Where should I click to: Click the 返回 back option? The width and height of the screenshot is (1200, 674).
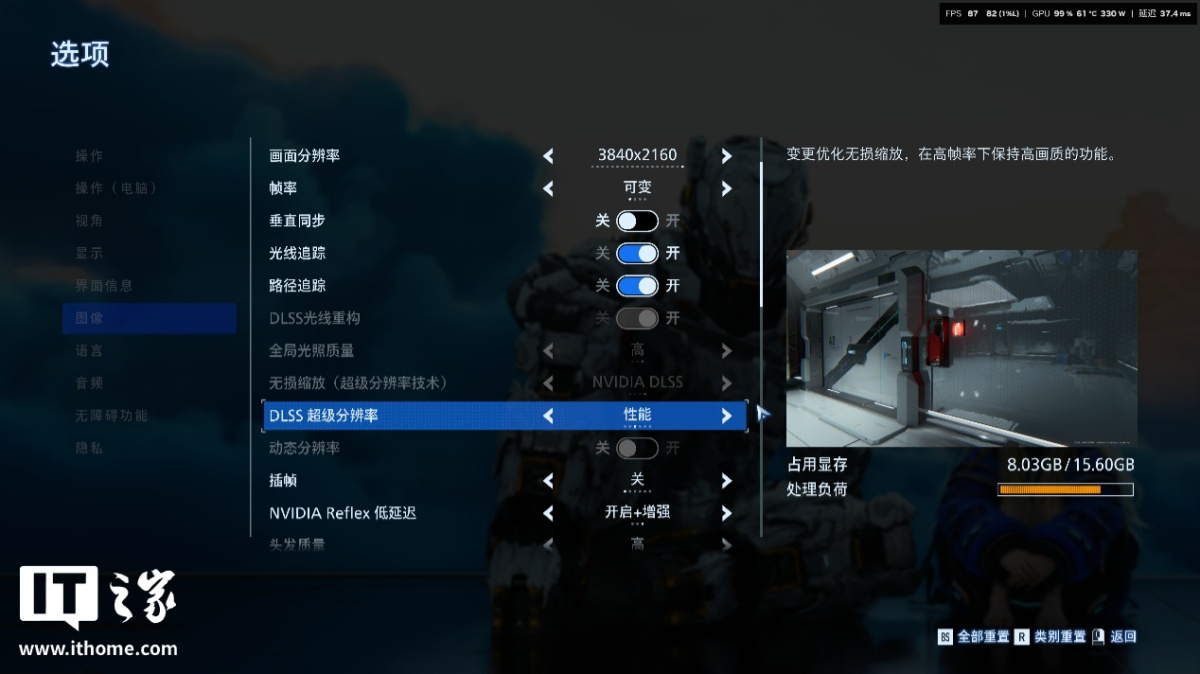click(1122, 637)
